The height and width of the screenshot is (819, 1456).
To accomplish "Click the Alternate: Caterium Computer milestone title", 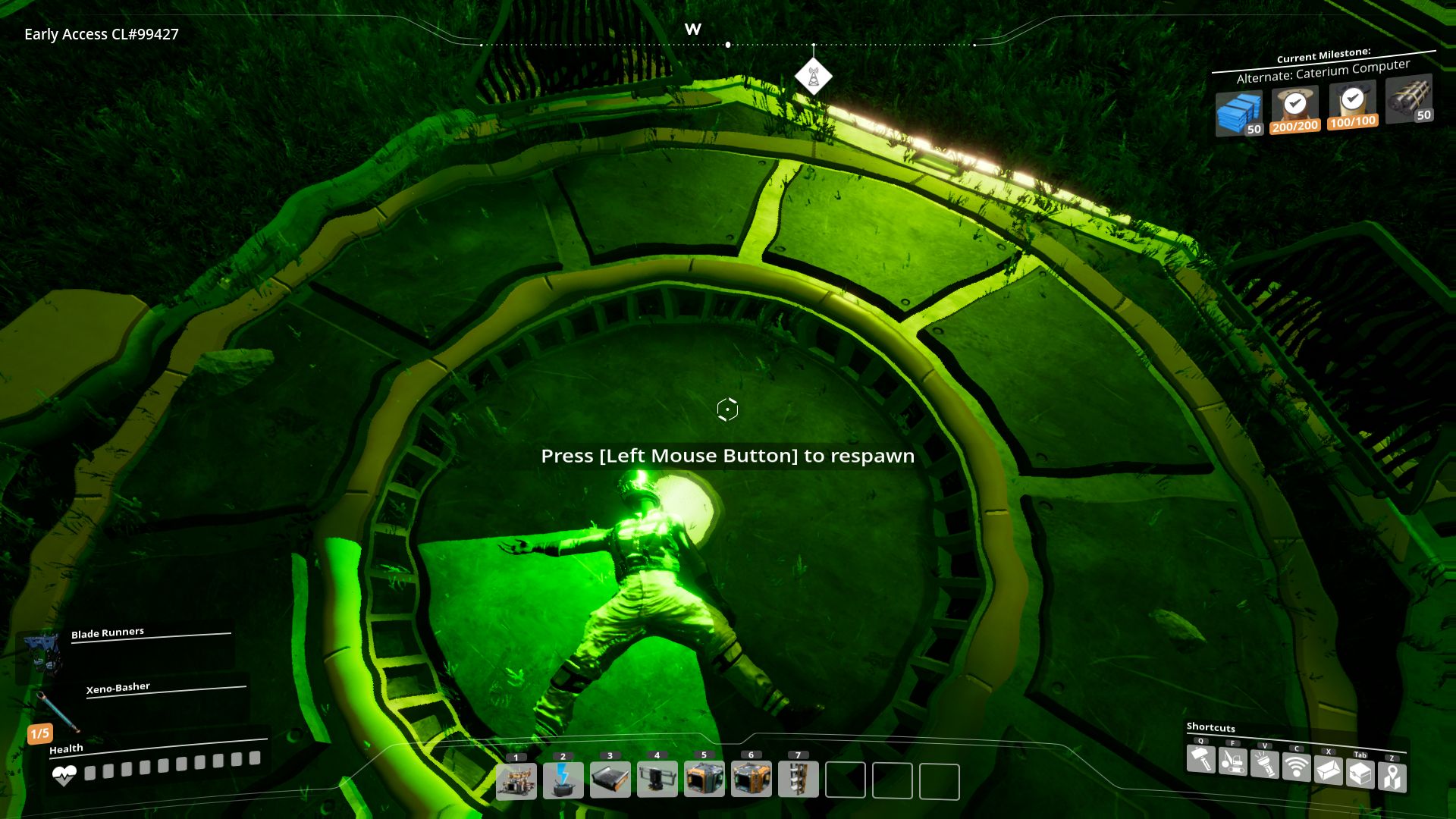I will (x=1323, y=72).
